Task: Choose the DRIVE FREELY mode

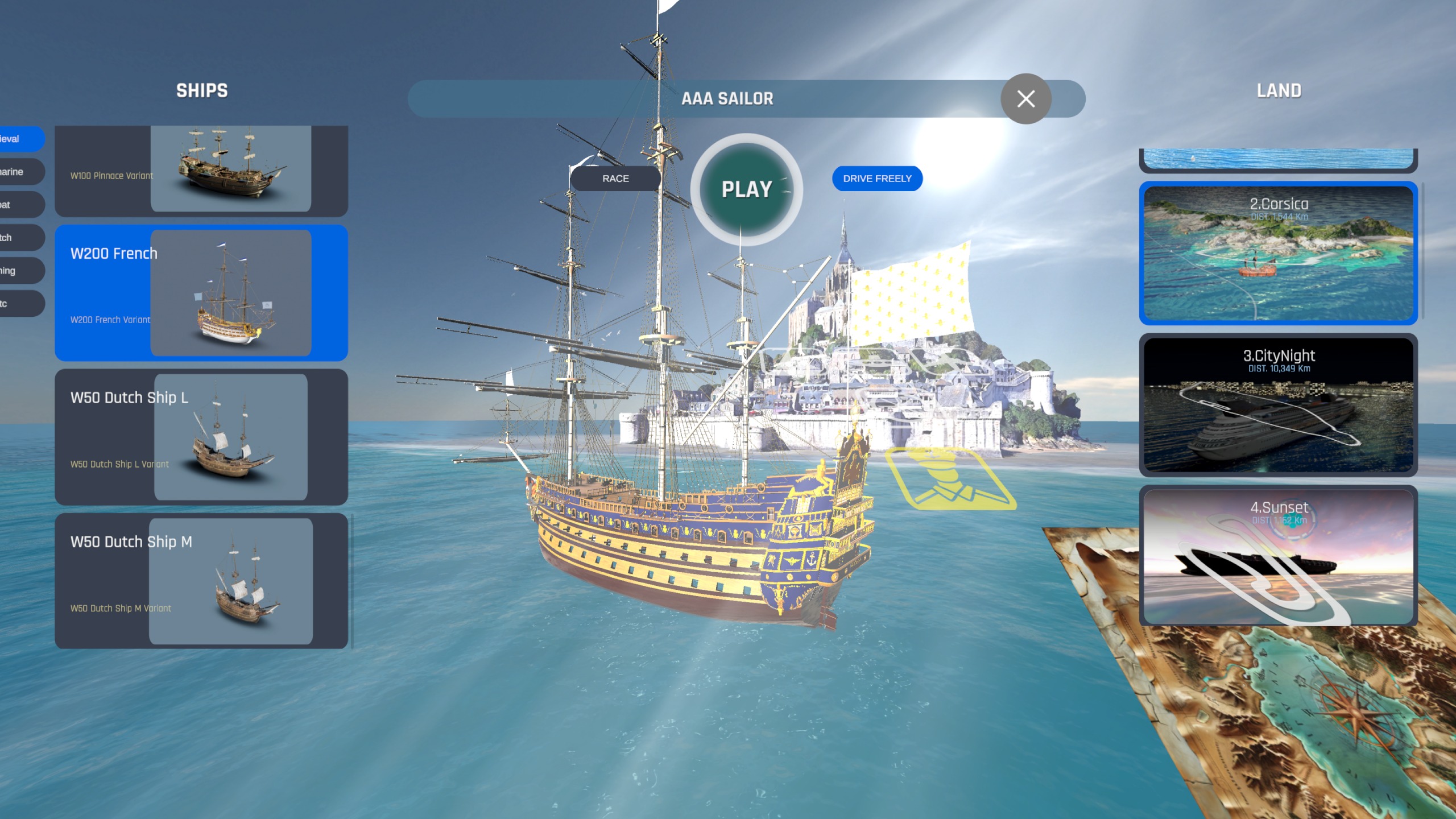Action: click(877, 179)
